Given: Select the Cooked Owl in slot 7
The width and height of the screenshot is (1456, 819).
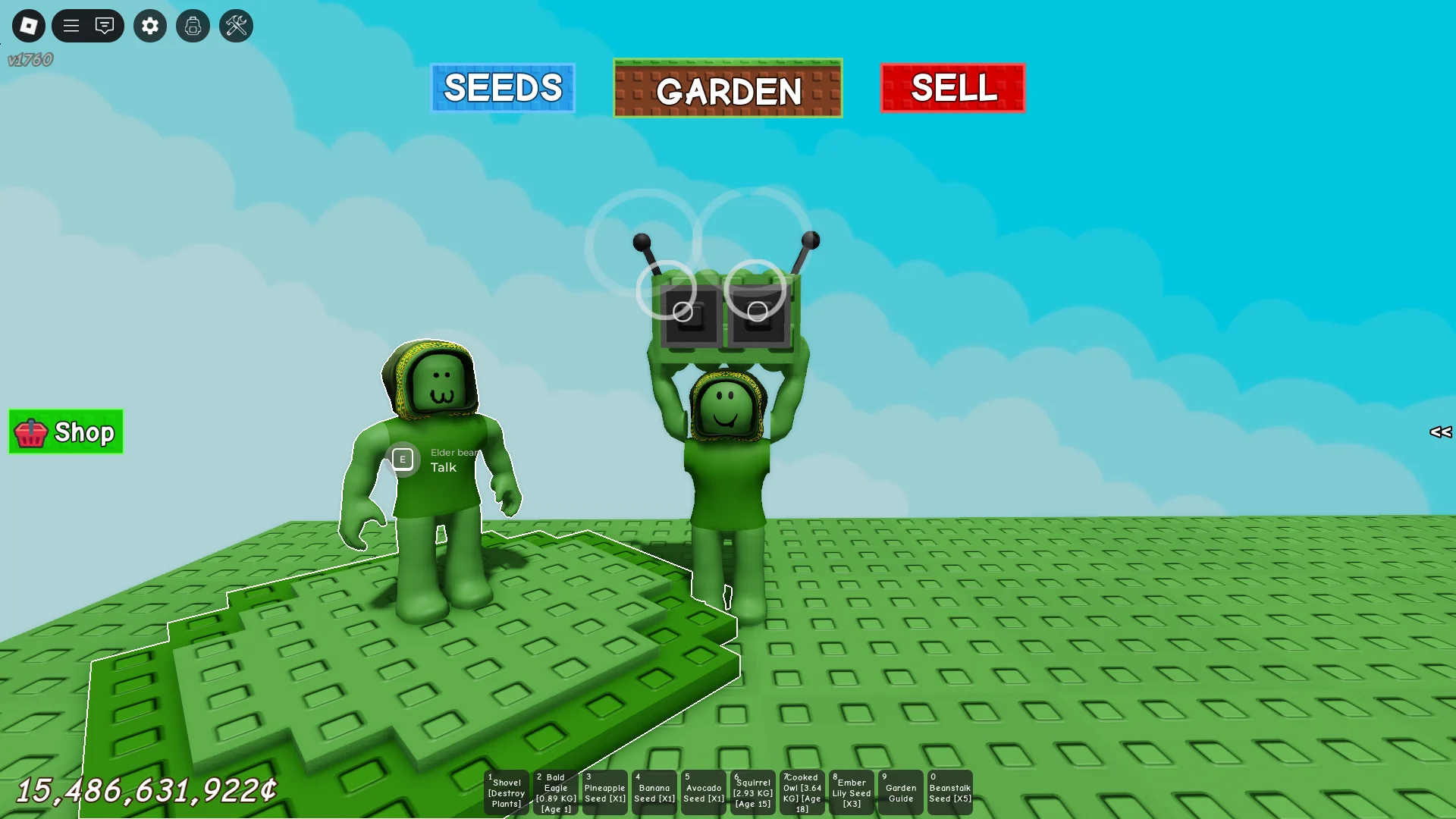Looking at the screenshot, I should pyautogui.click(x=802, y=792).
